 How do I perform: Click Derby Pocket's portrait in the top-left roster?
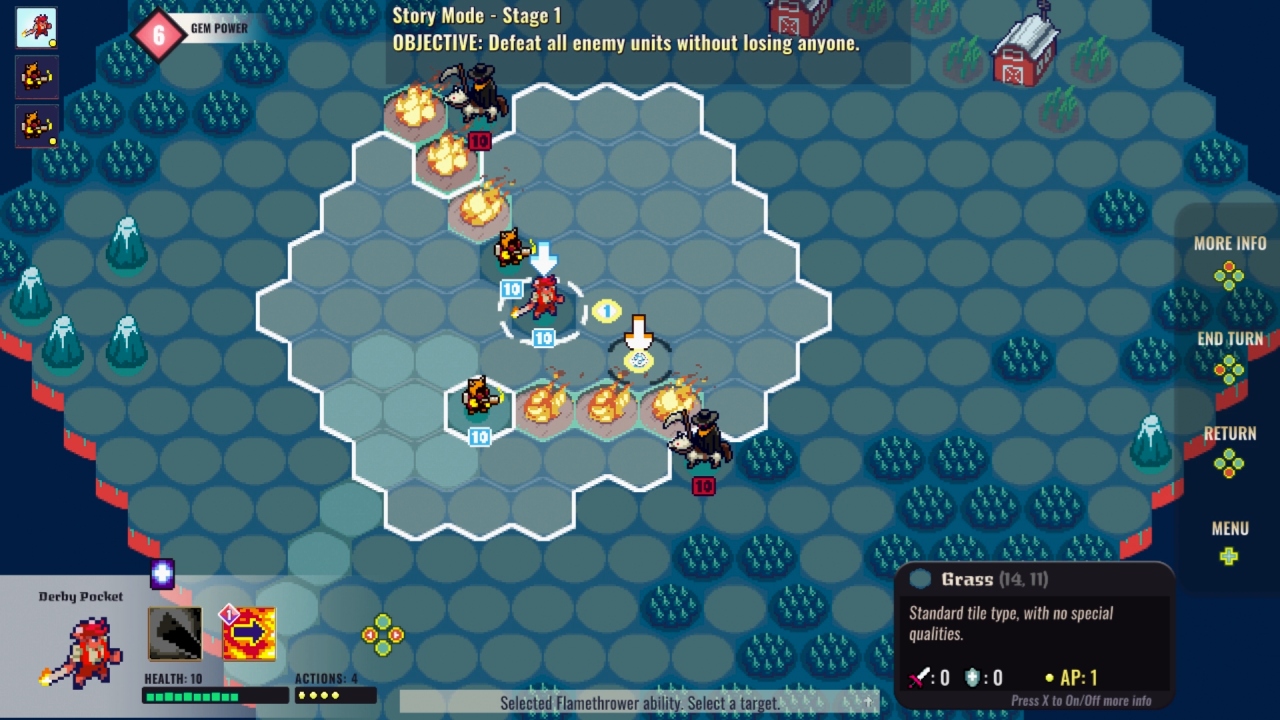(35, 25)
